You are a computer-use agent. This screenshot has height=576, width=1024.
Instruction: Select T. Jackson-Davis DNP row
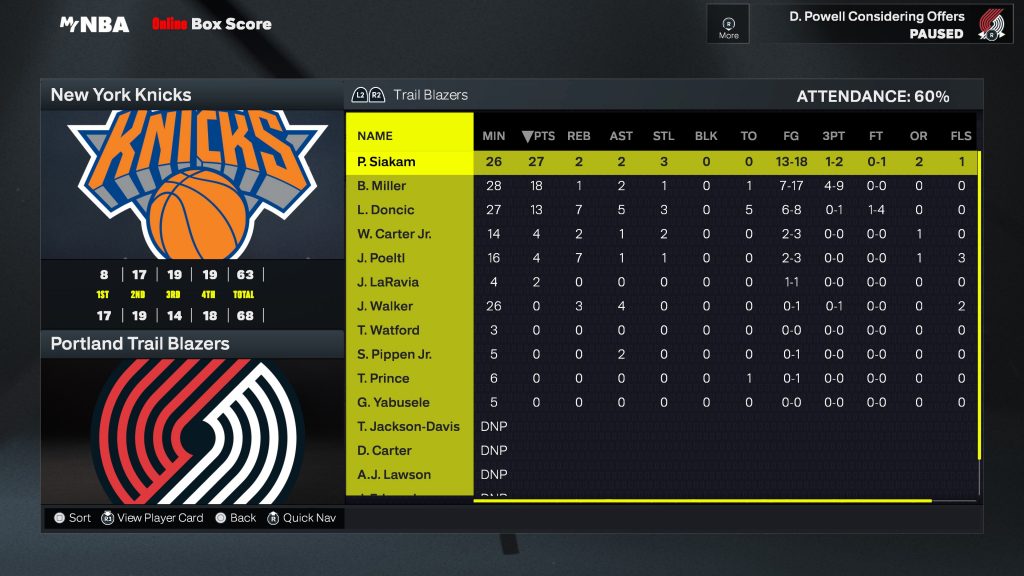click(408, 426)
